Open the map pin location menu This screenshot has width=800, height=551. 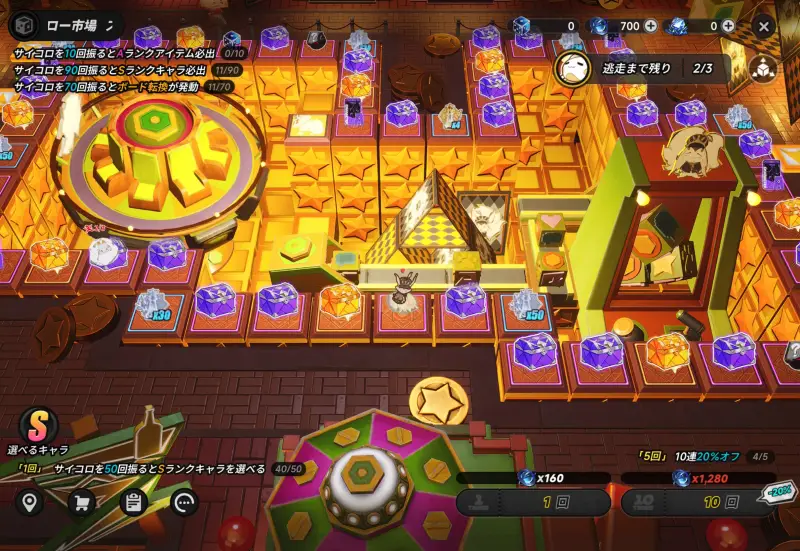pyautogui.click(x=29, y=502)
